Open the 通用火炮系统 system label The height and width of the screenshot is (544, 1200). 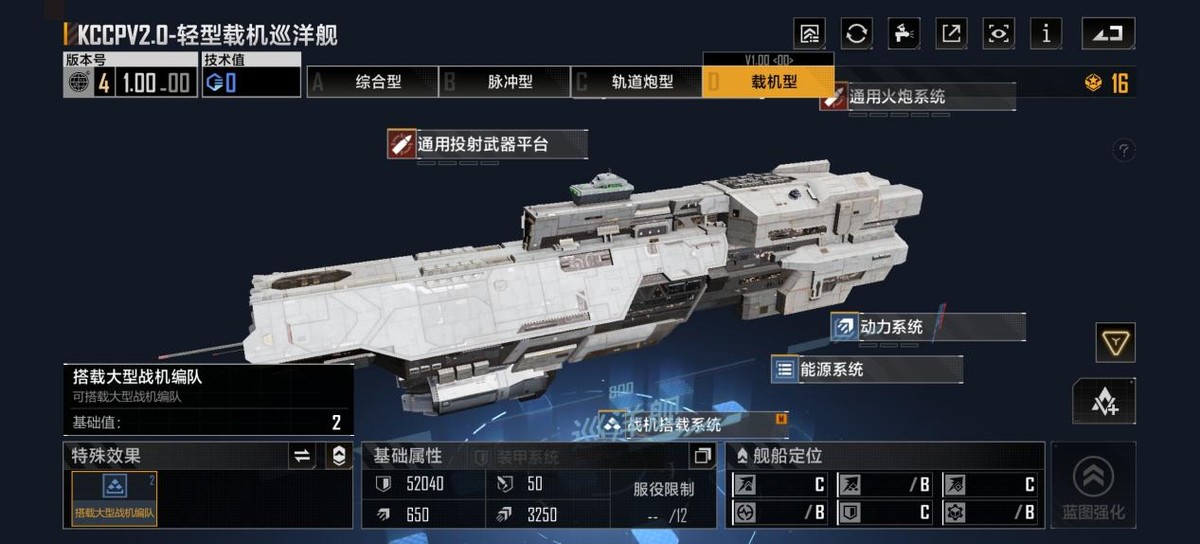(916, 97)
